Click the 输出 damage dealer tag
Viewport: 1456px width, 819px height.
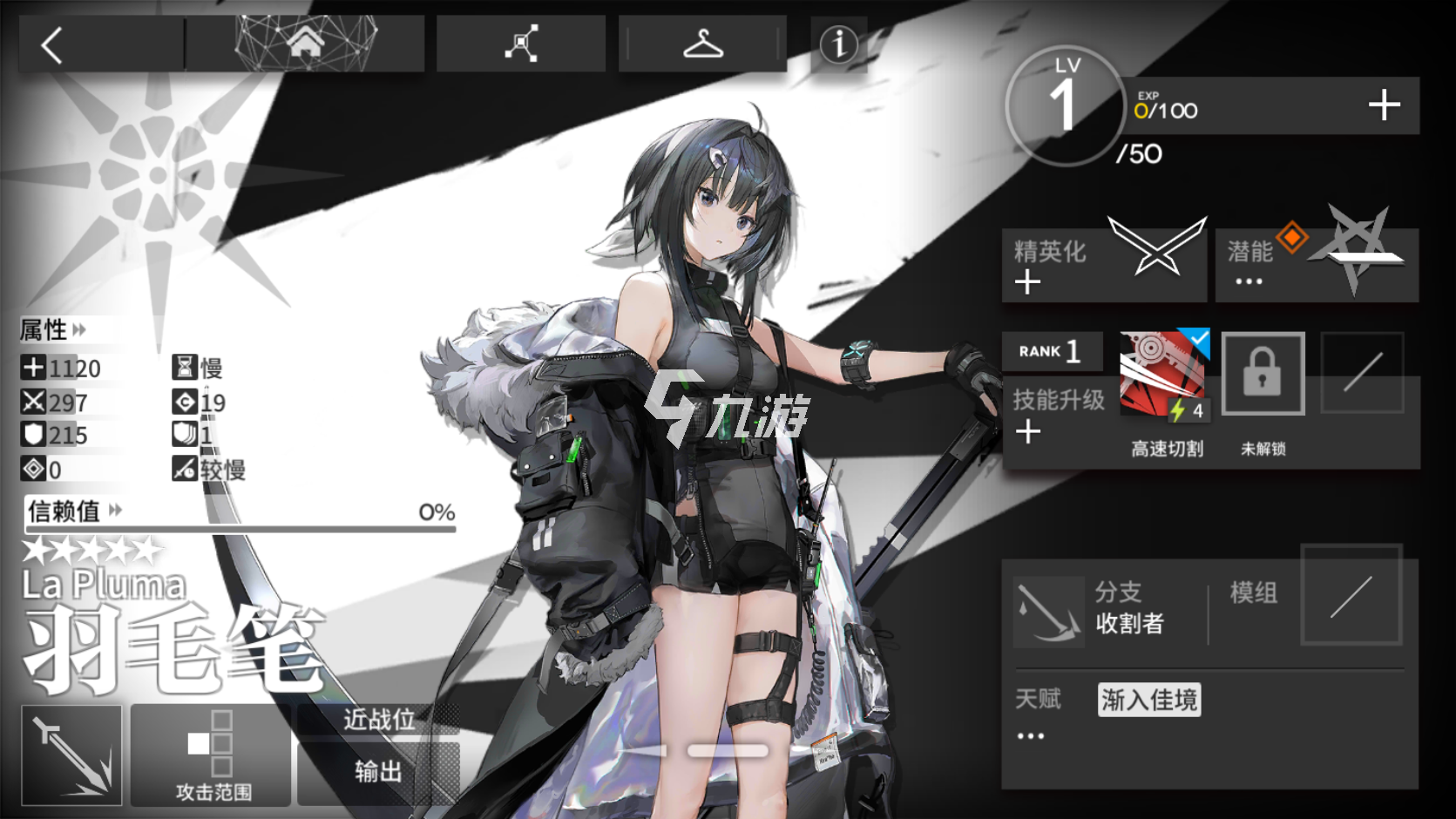point(378,772)
